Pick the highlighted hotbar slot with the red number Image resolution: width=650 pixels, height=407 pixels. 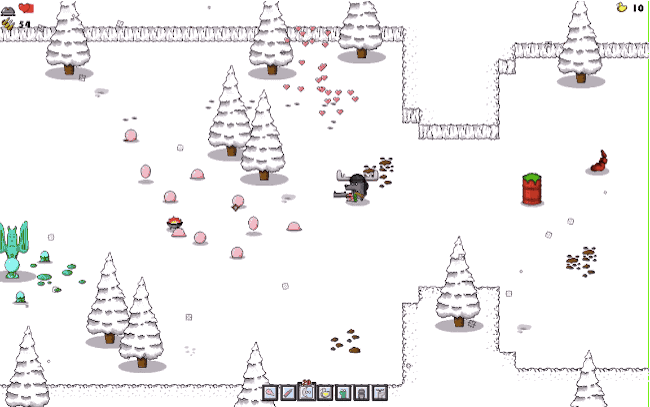click(307, 392)
